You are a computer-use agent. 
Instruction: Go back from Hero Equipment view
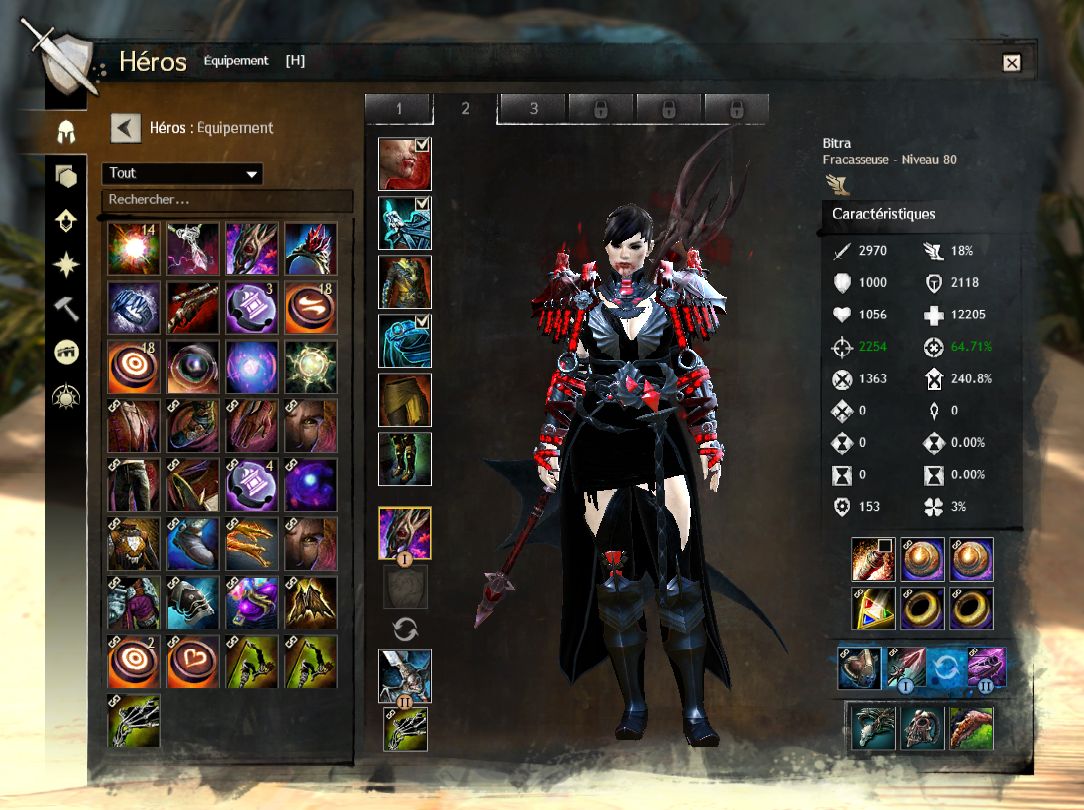coord(125,128)
